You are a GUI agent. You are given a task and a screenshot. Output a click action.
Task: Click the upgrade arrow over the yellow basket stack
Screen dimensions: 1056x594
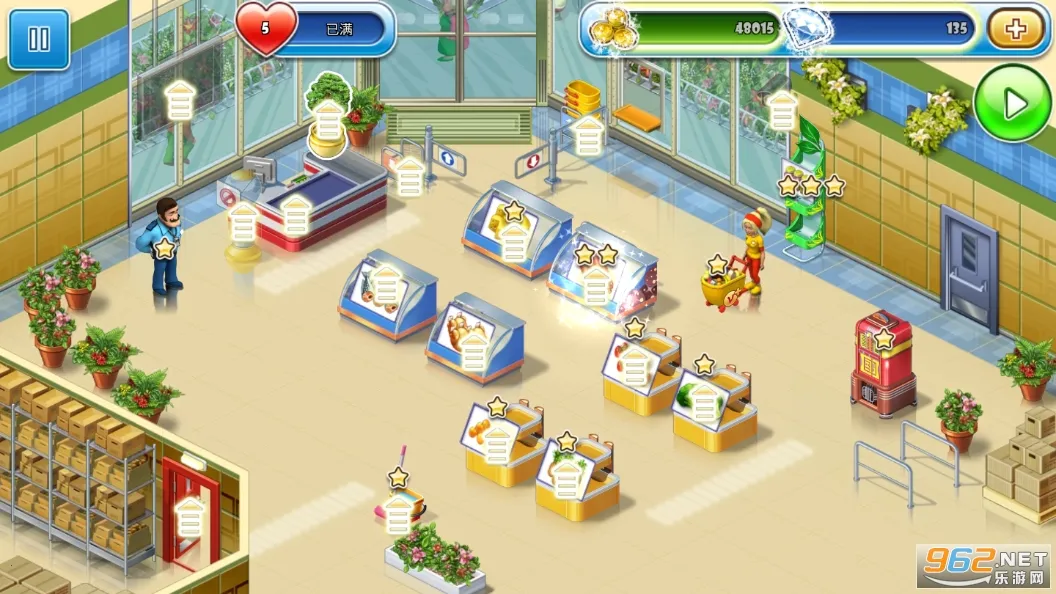(588, 135)
